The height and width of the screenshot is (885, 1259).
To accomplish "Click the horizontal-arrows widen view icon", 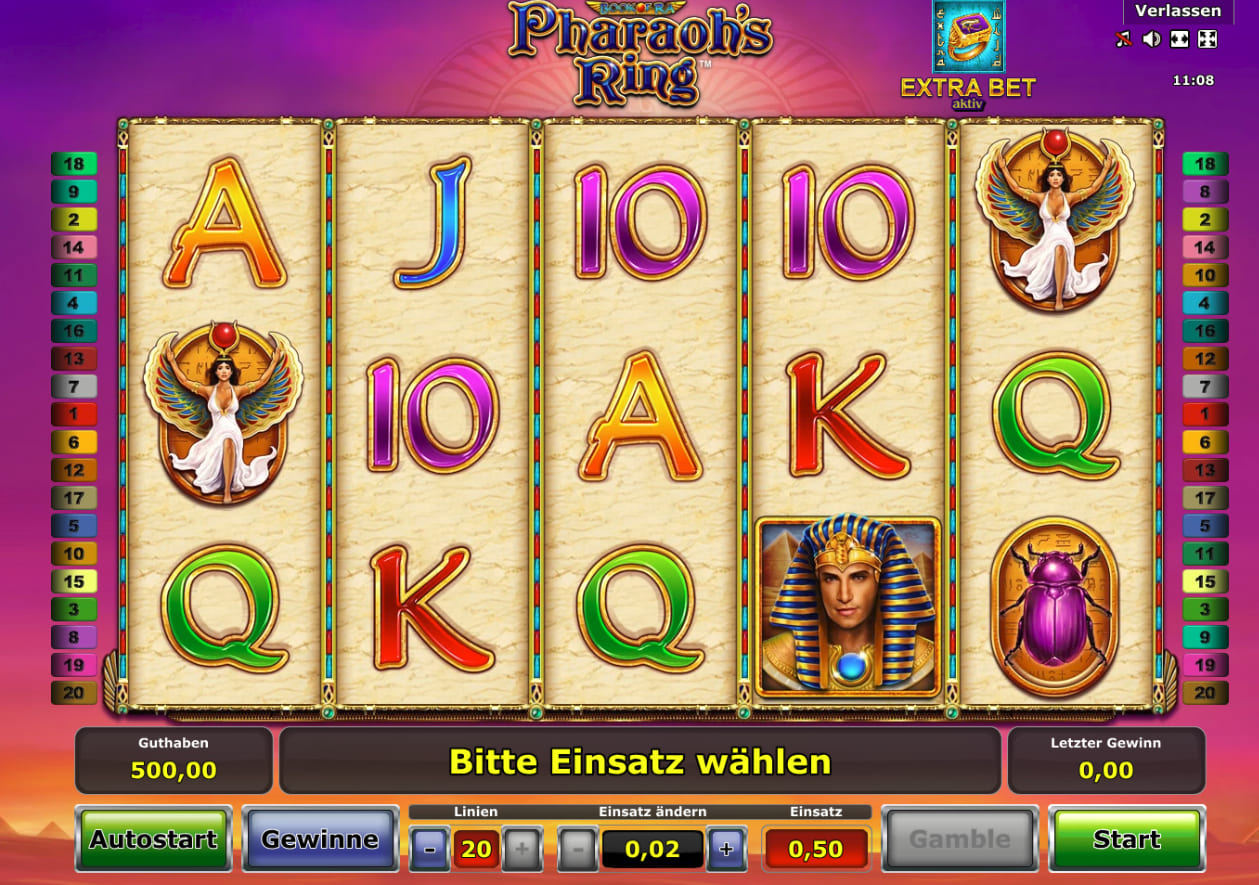I will [x=1180, y=40].
